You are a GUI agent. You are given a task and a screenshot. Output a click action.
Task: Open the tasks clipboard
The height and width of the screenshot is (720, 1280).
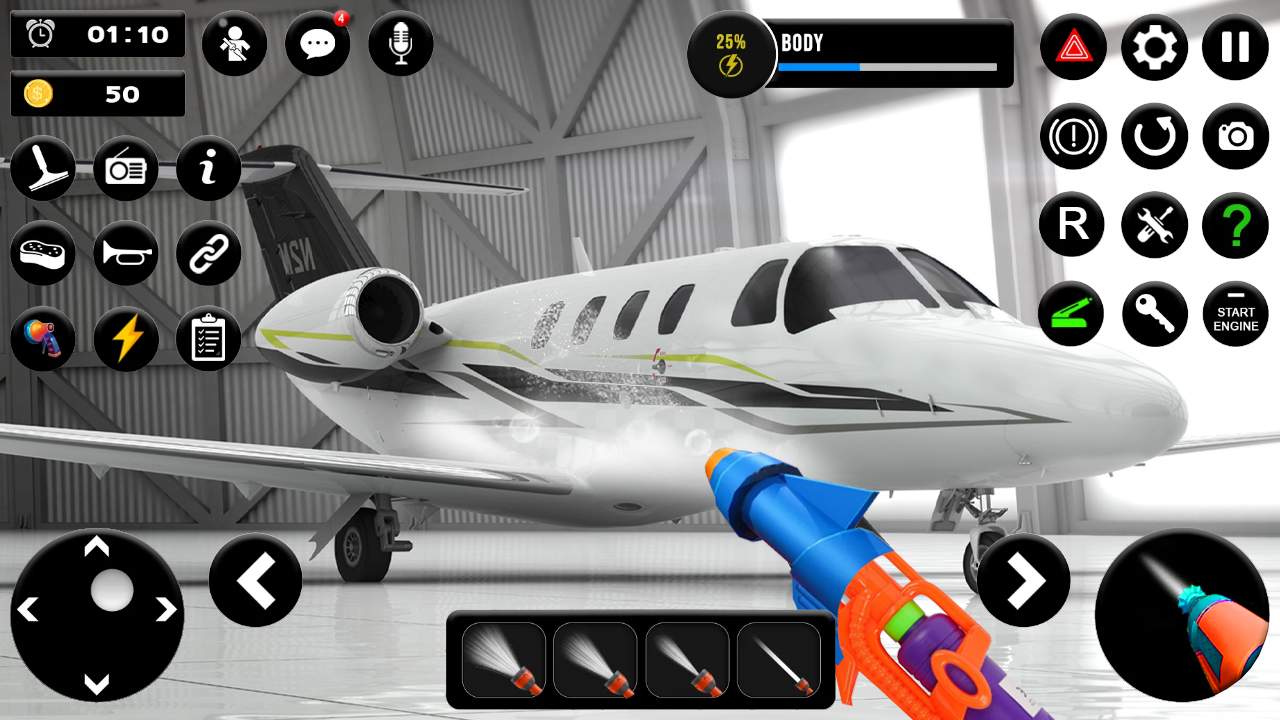point(208,340)
